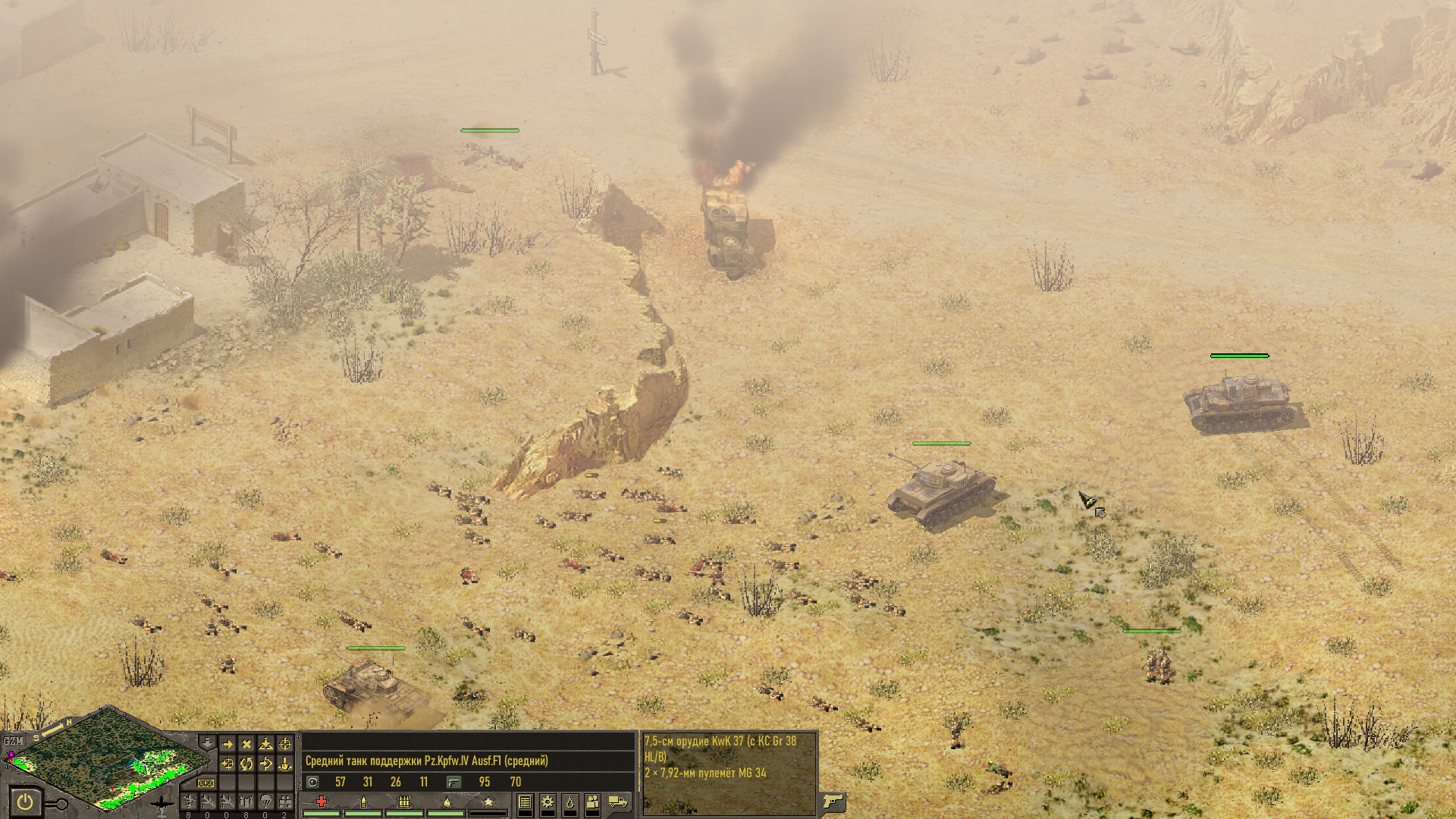Activate the entrench dig-in command
Image resolution: width=1456 pixels, height=819 pixels.
[285, 764]
